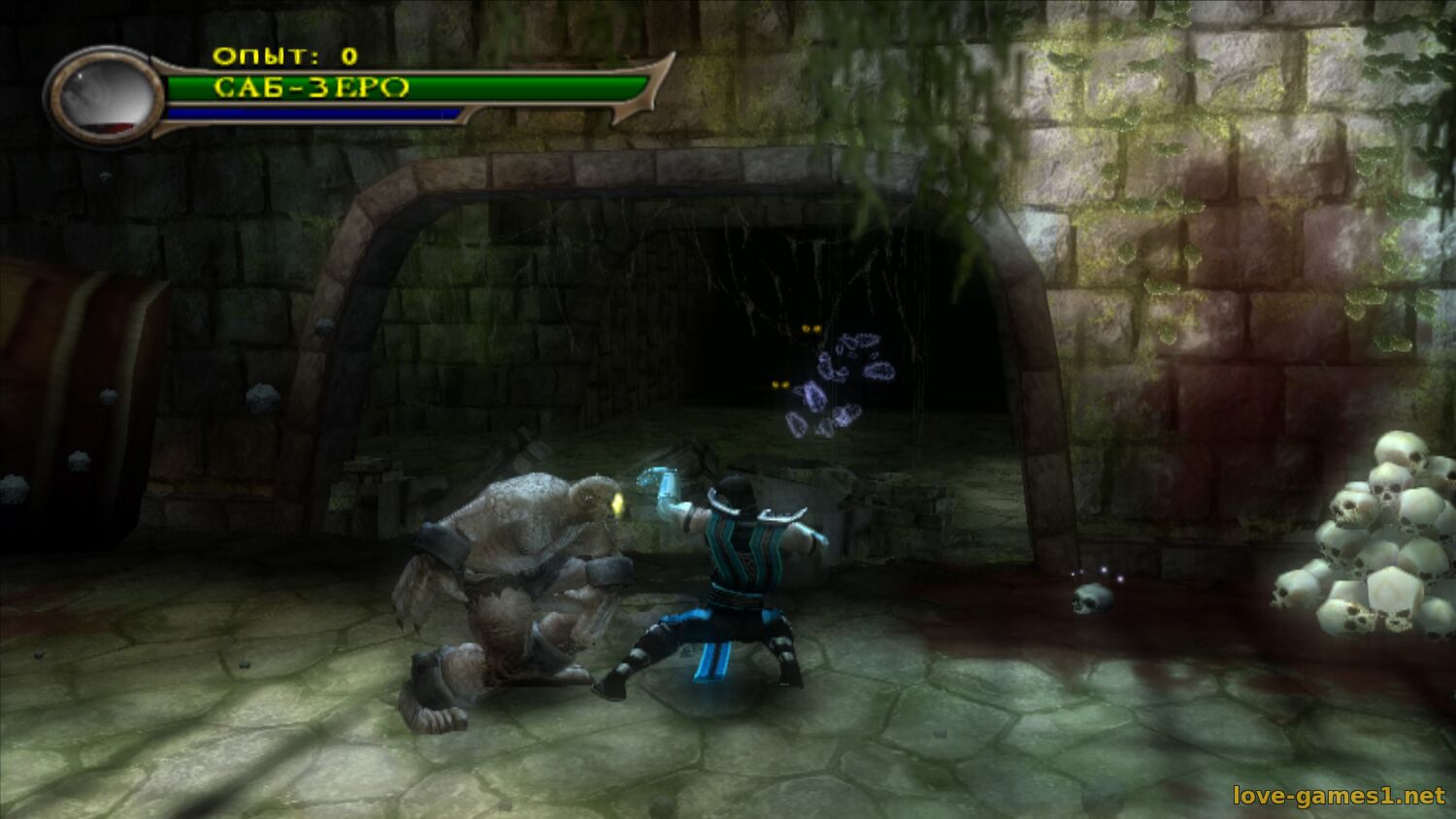The image size is (1456, 819).
Task: Click the round character portrait orb
Action: (105, 96)
